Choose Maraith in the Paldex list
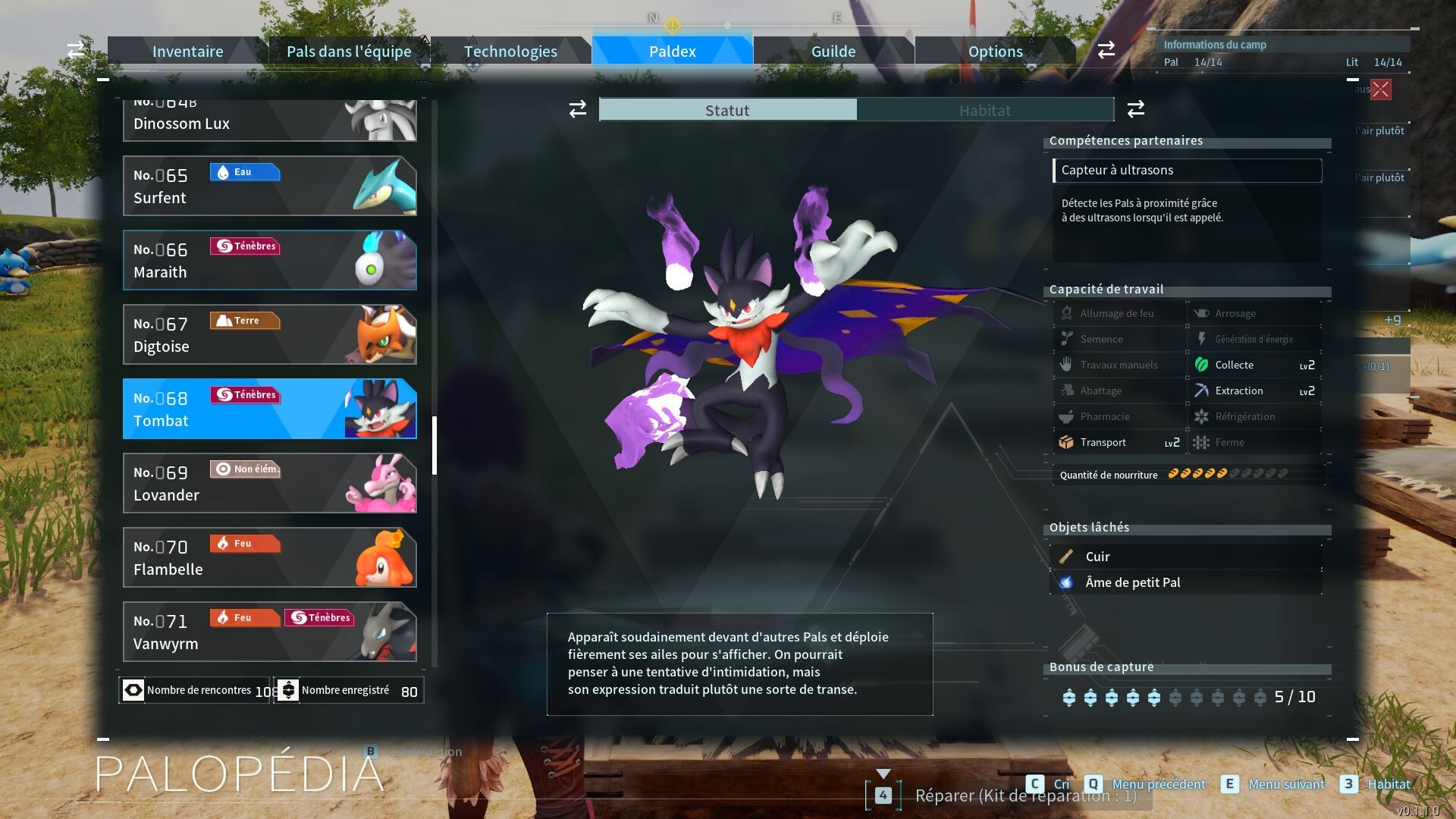1456x819 pixels. pos(269,260)
